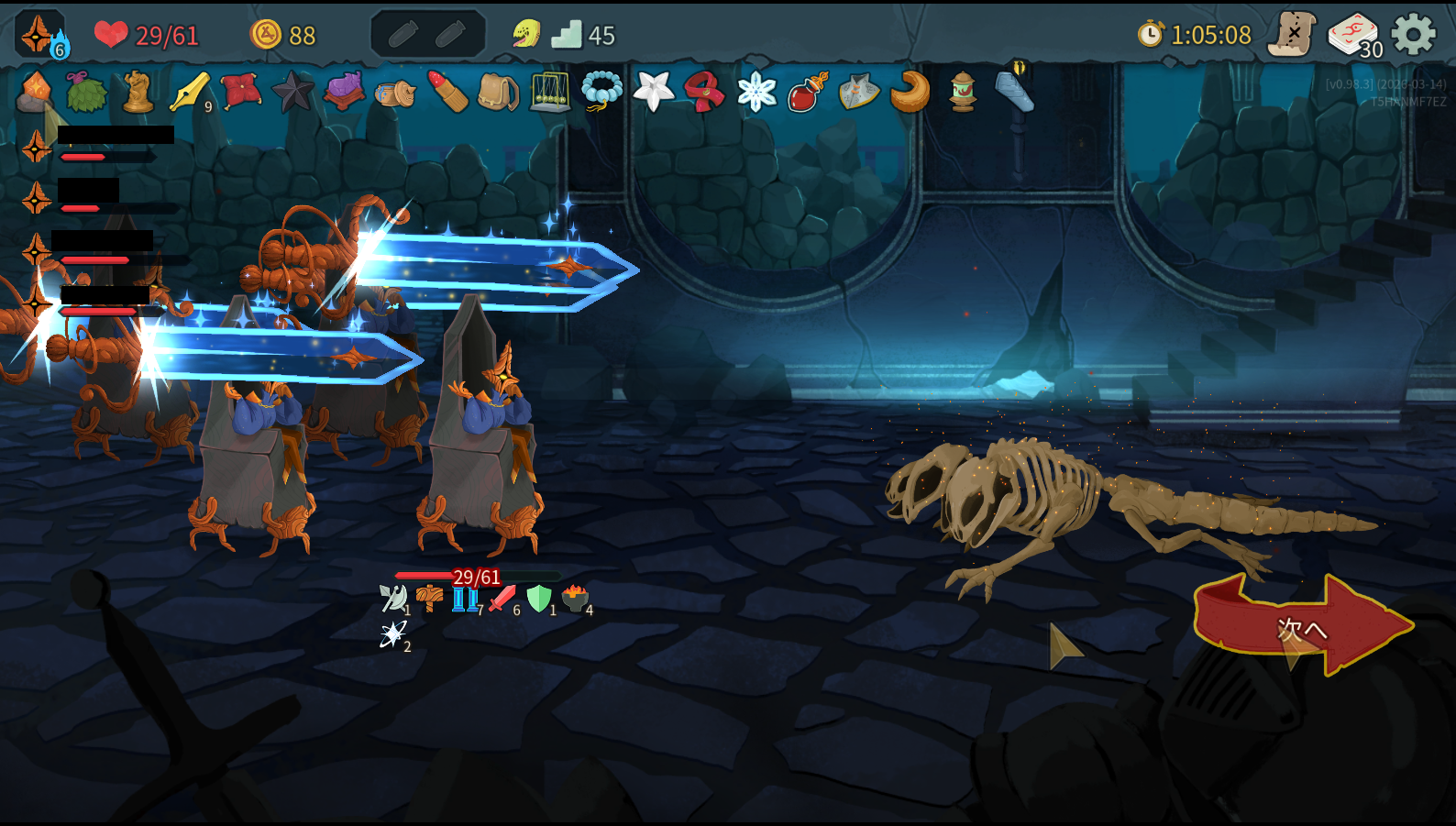Check the green leafy bundle relic
1456x826 pixels.
(86, 92)
